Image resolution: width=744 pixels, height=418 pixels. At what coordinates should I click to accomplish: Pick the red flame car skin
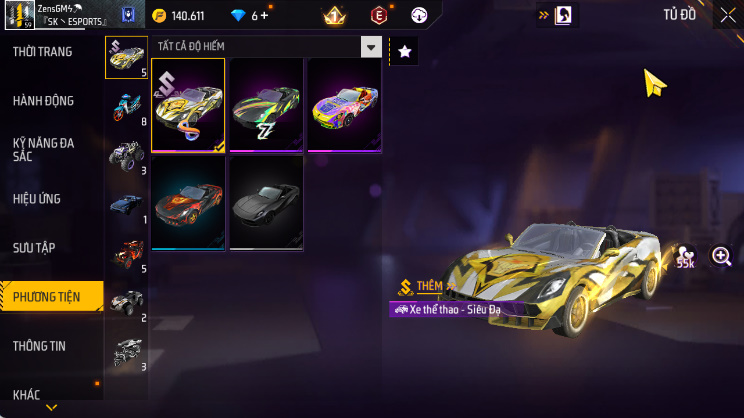click(x=188, y=202)
